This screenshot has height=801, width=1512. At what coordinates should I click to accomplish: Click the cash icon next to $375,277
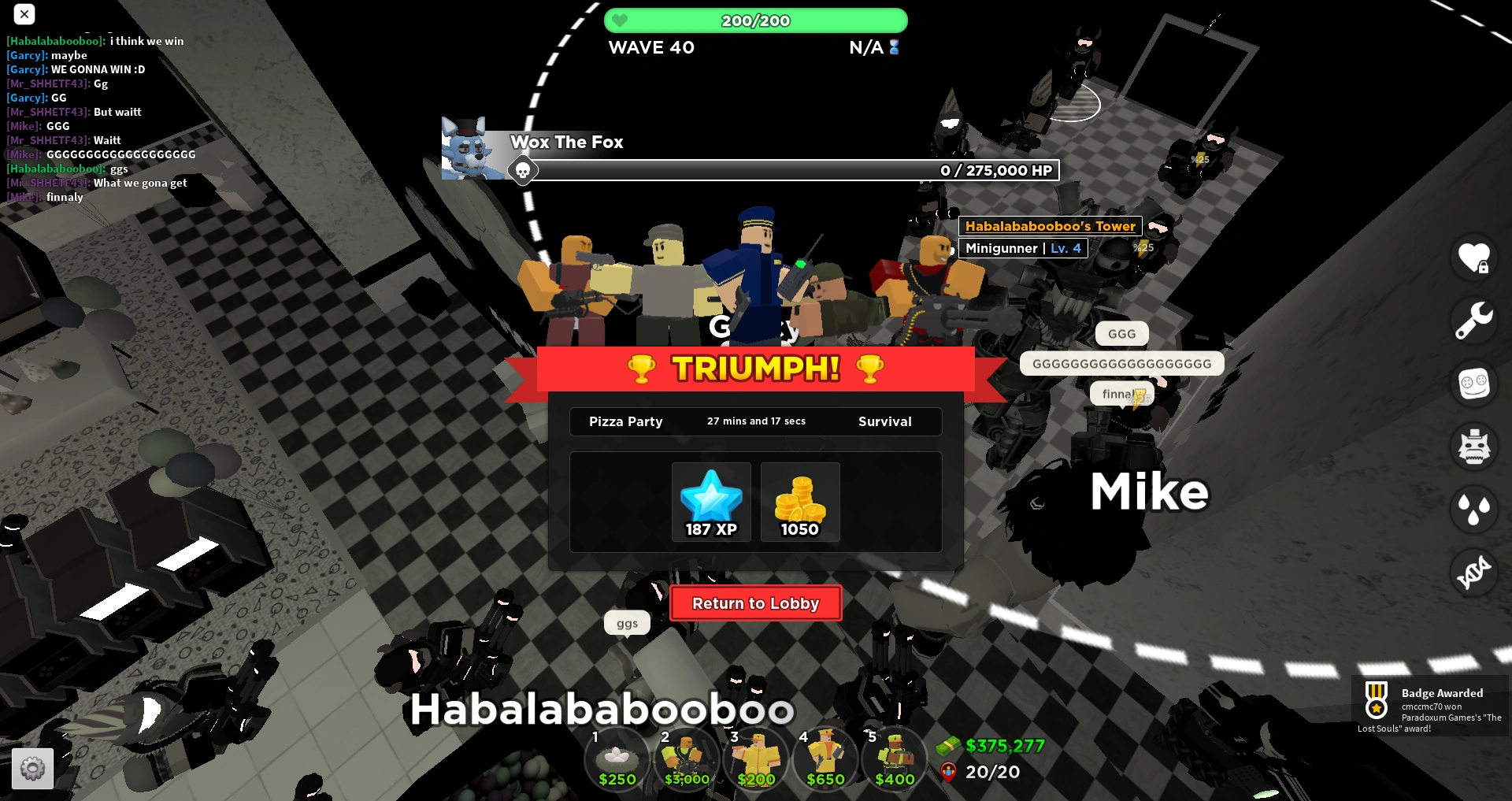point(949,745)
